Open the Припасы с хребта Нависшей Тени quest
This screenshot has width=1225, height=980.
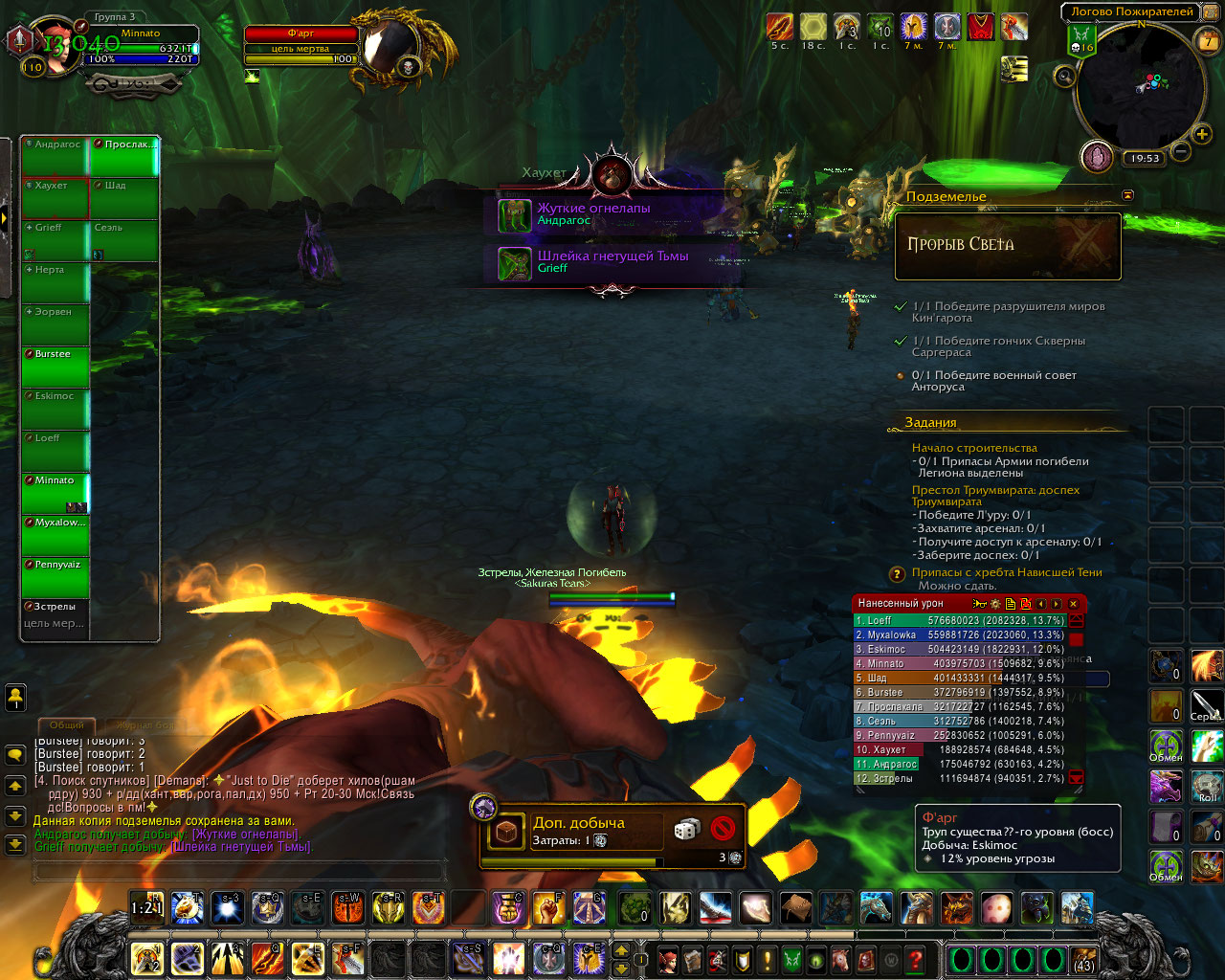pos(1006,572)
